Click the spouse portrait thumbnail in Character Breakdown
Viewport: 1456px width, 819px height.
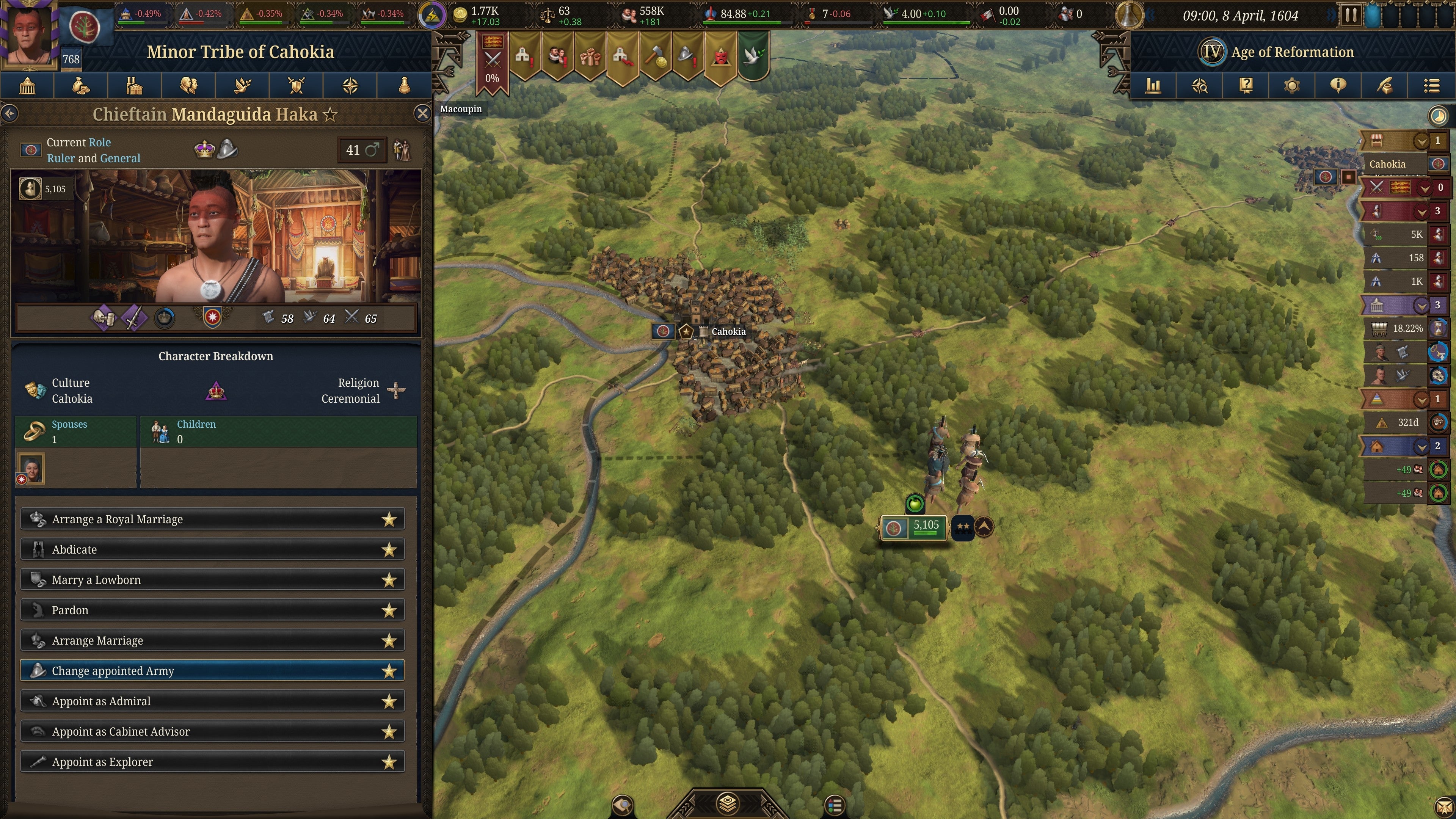pos(31,468)
